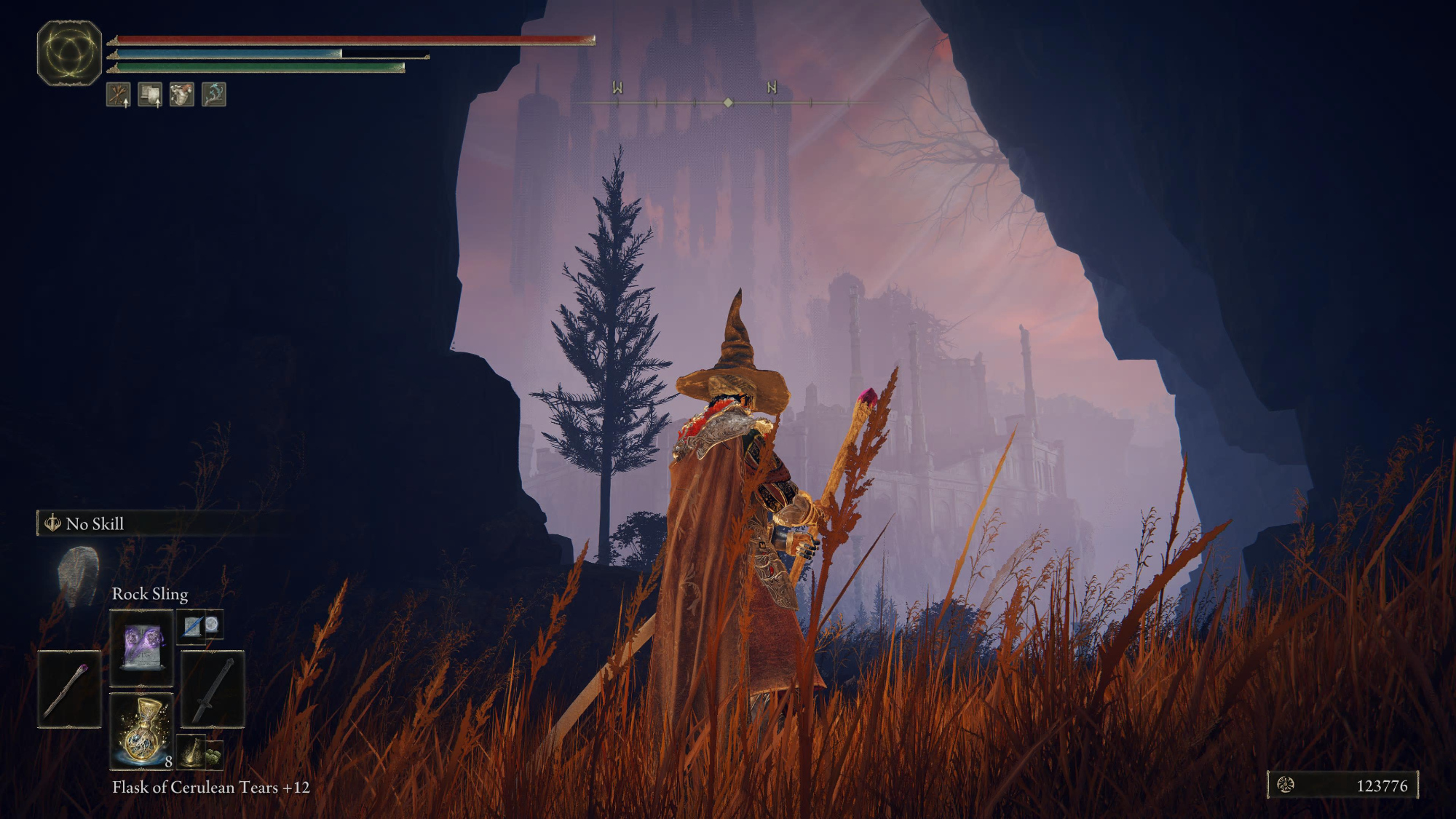Click the golden Great Rune emblem
The height and width of the screenshot is (819, 1456).
(69, 53)
